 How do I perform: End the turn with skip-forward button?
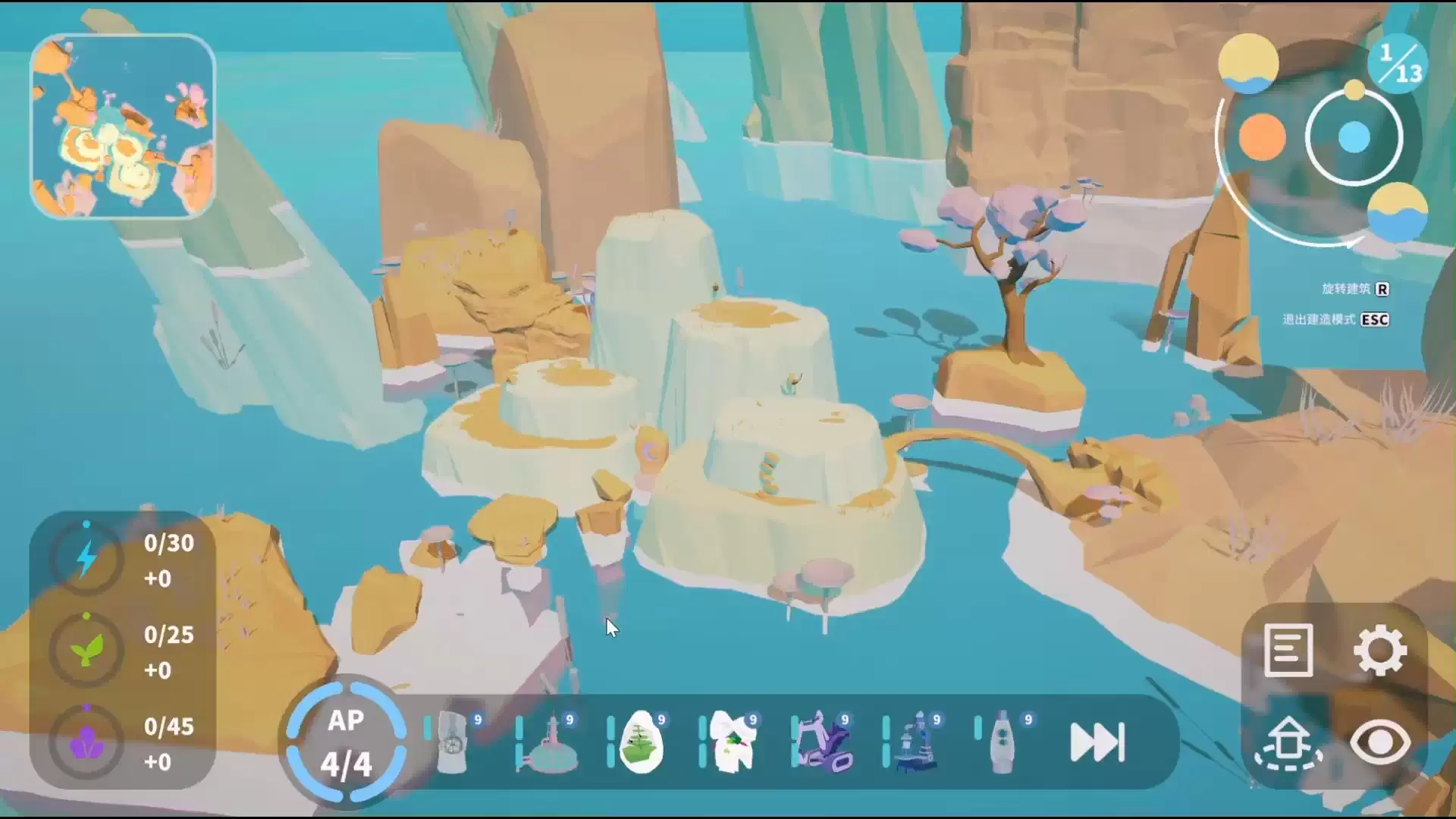[x=1097, y=742]
